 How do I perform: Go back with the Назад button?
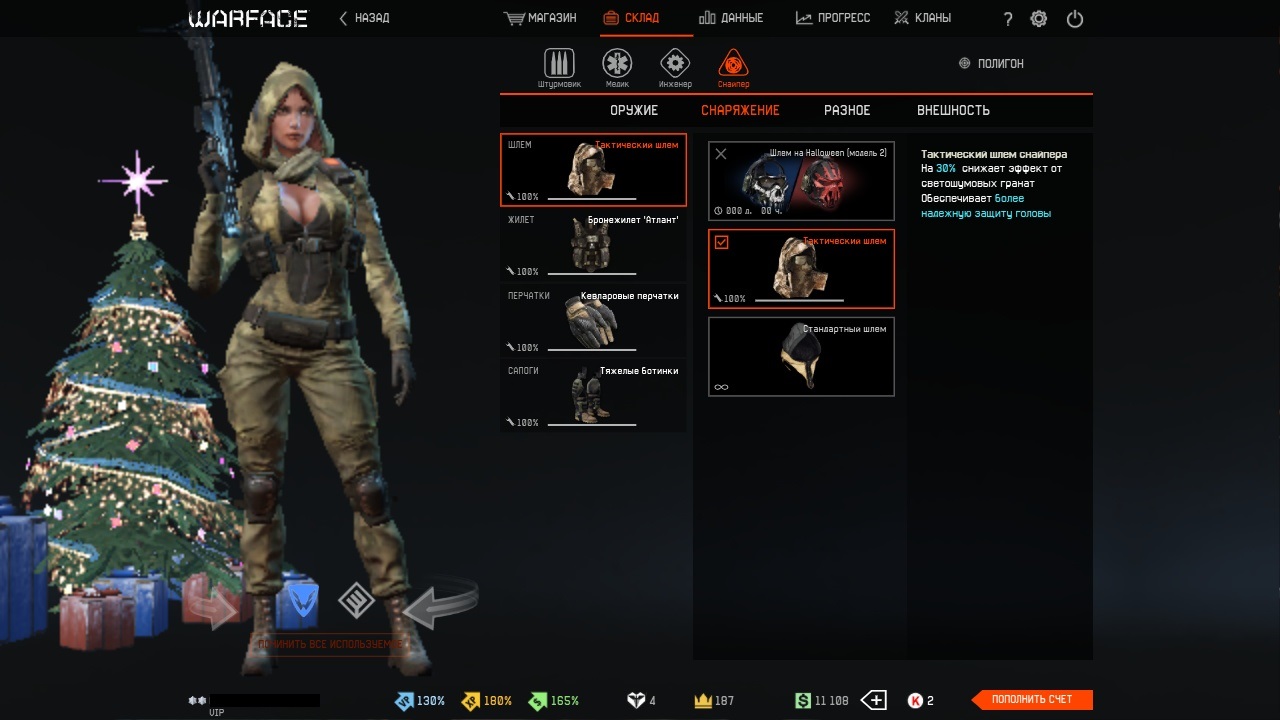click(364, 18)
